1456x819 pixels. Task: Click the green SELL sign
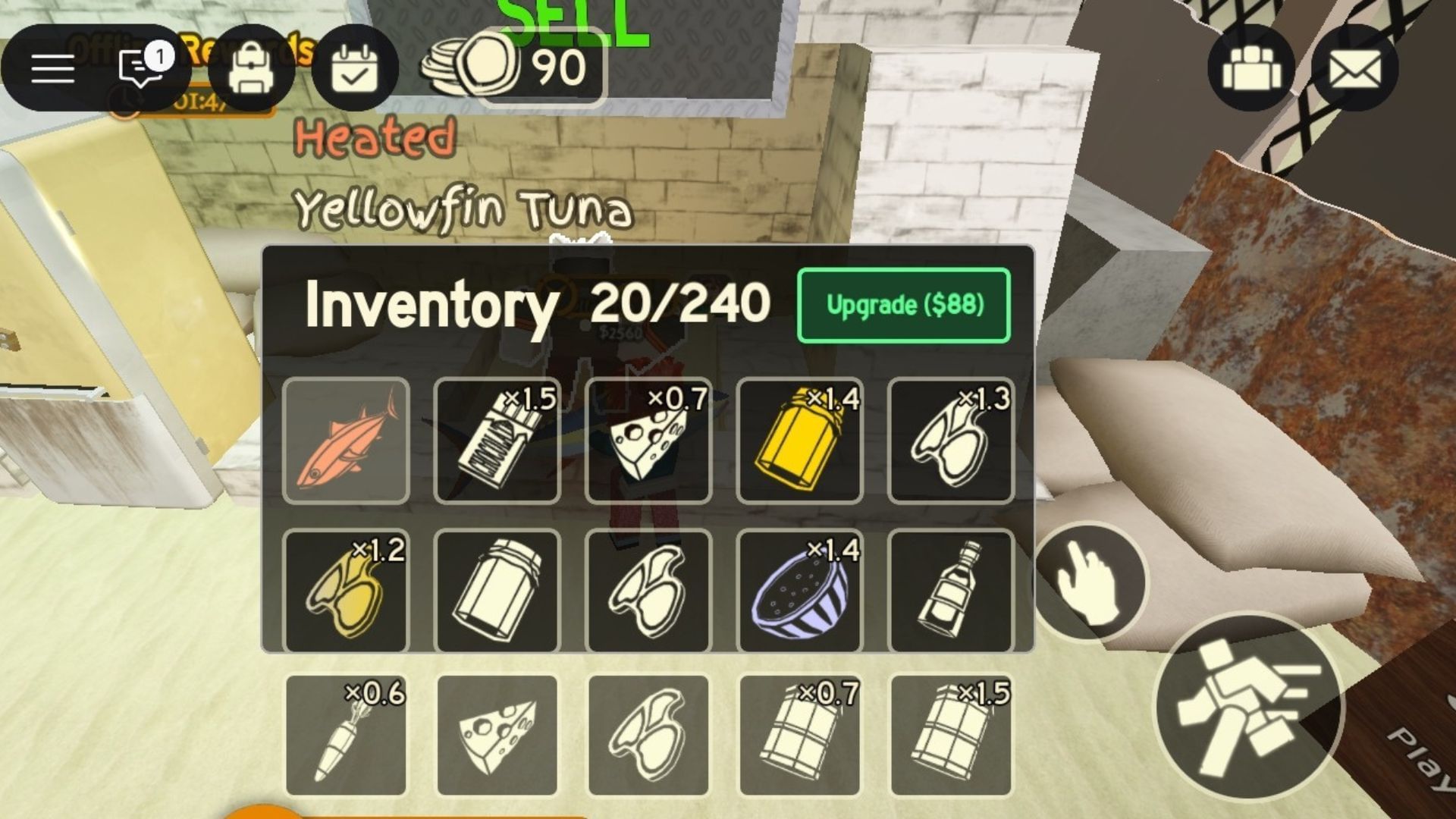click(x=565, y=19)
